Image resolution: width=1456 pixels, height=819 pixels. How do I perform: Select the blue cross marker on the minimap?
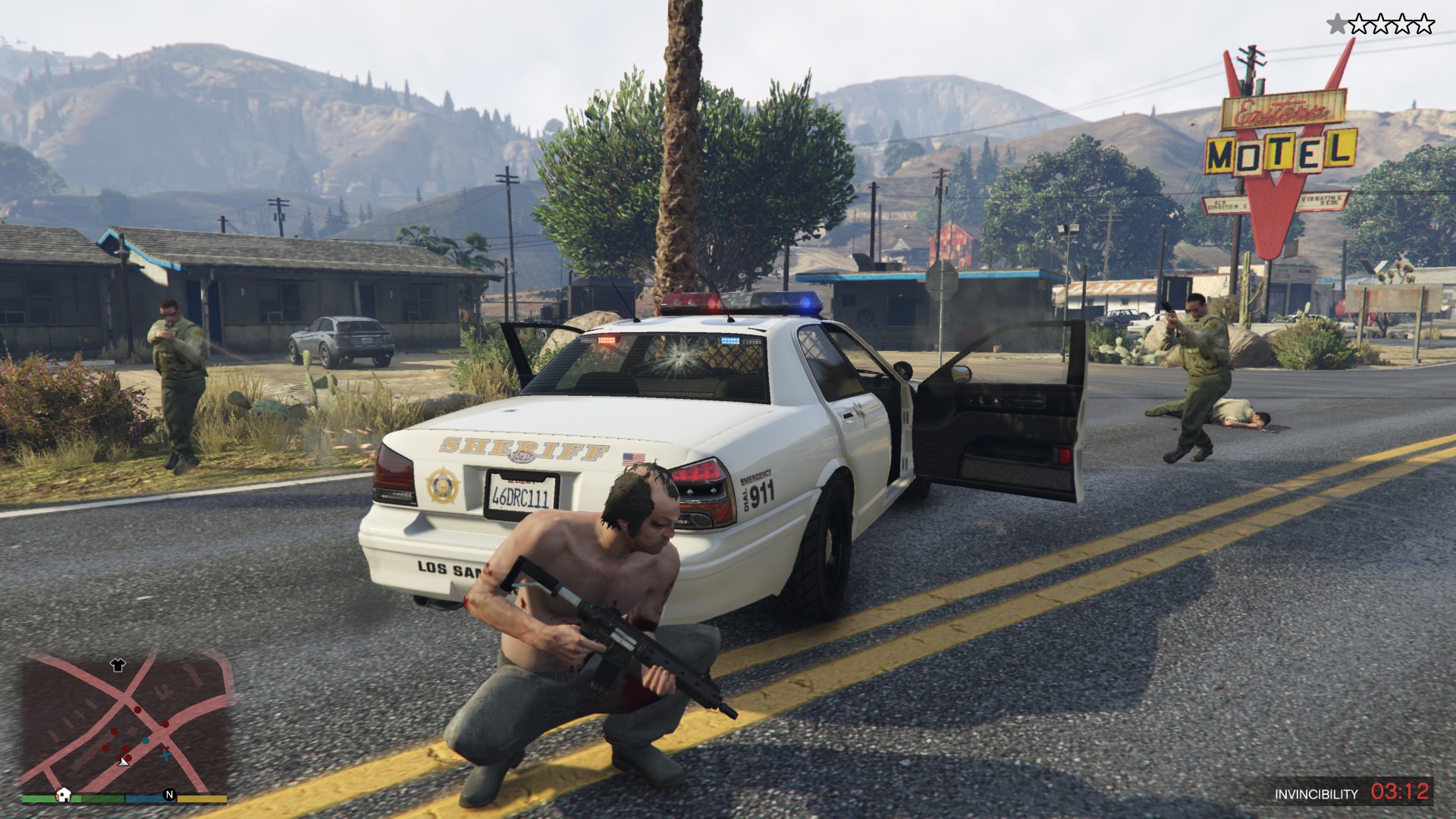click(165, 755)
